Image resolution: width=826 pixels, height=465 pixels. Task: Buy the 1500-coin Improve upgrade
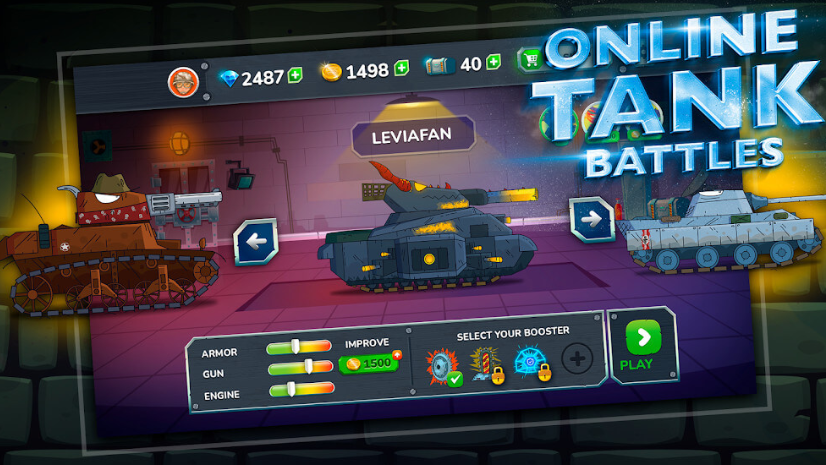point(368,362)
